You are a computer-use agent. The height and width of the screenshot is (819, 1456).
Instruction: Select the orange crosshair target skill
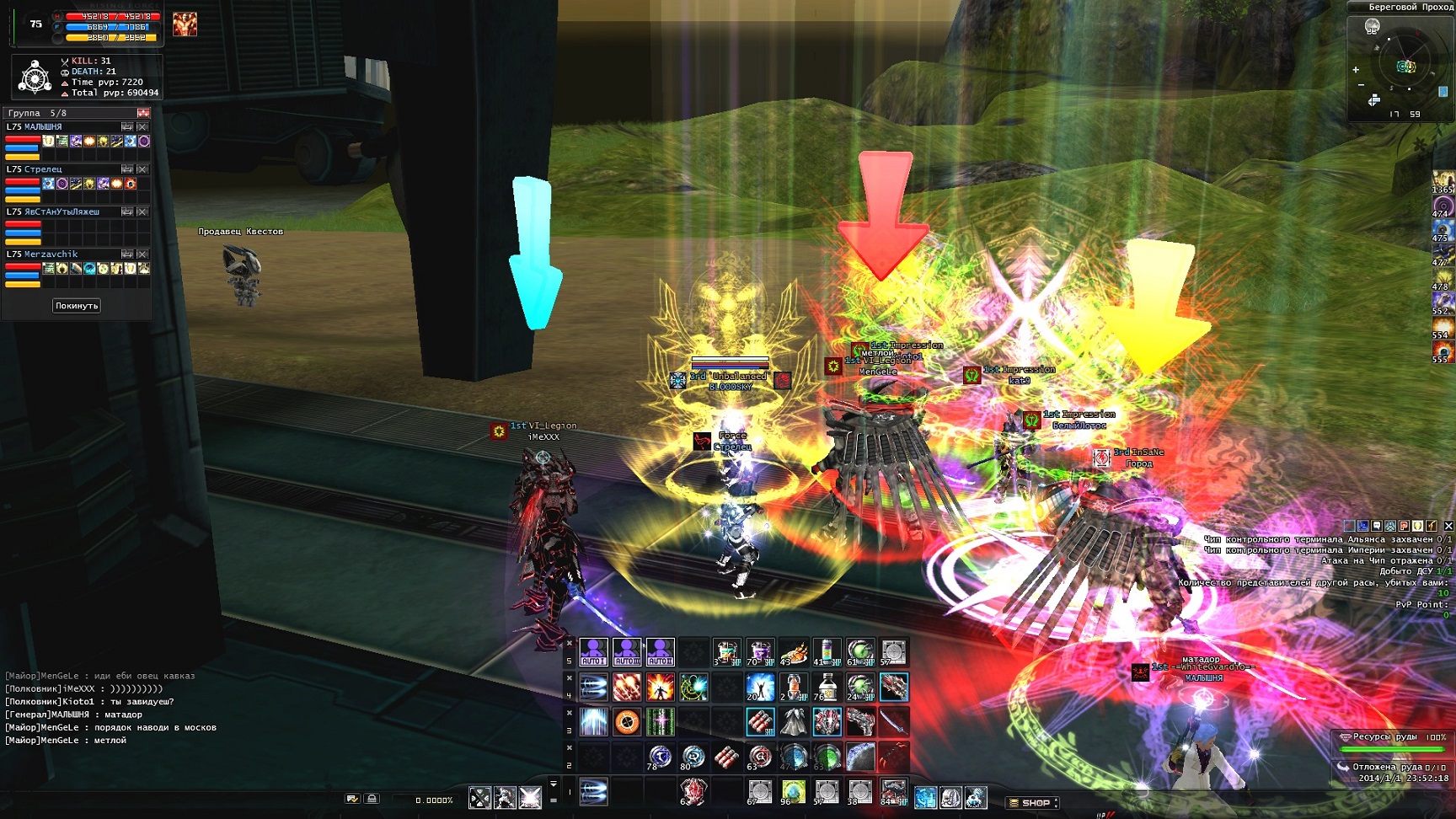pyautogui.click(x=627, y=722)
